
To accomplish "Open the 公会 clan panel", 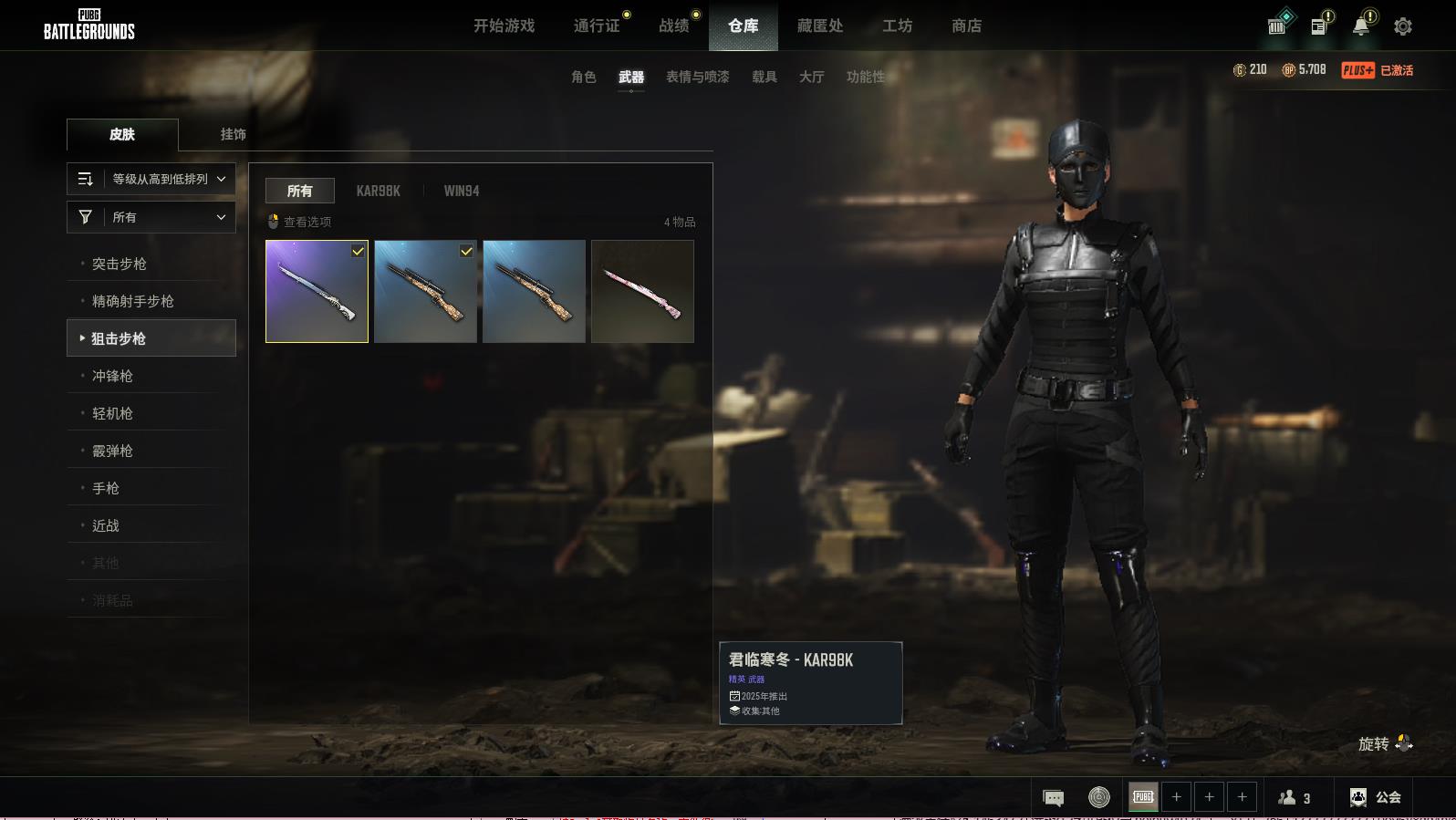I will coord(1376,797).
